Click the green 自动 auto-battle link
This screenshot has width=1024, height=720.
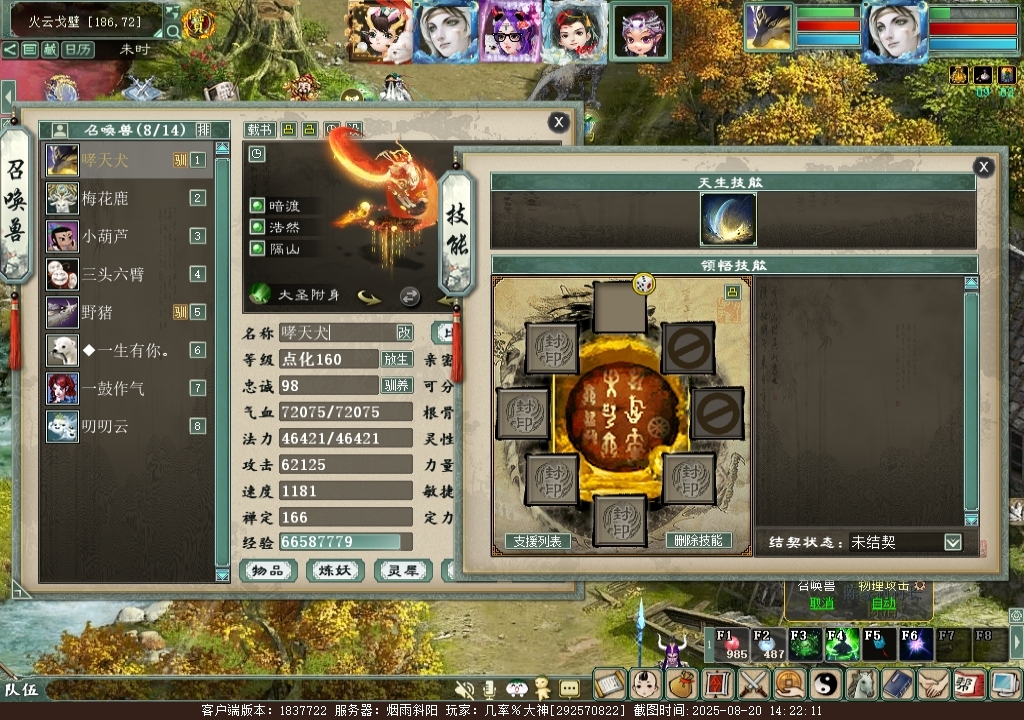(884, 604)
